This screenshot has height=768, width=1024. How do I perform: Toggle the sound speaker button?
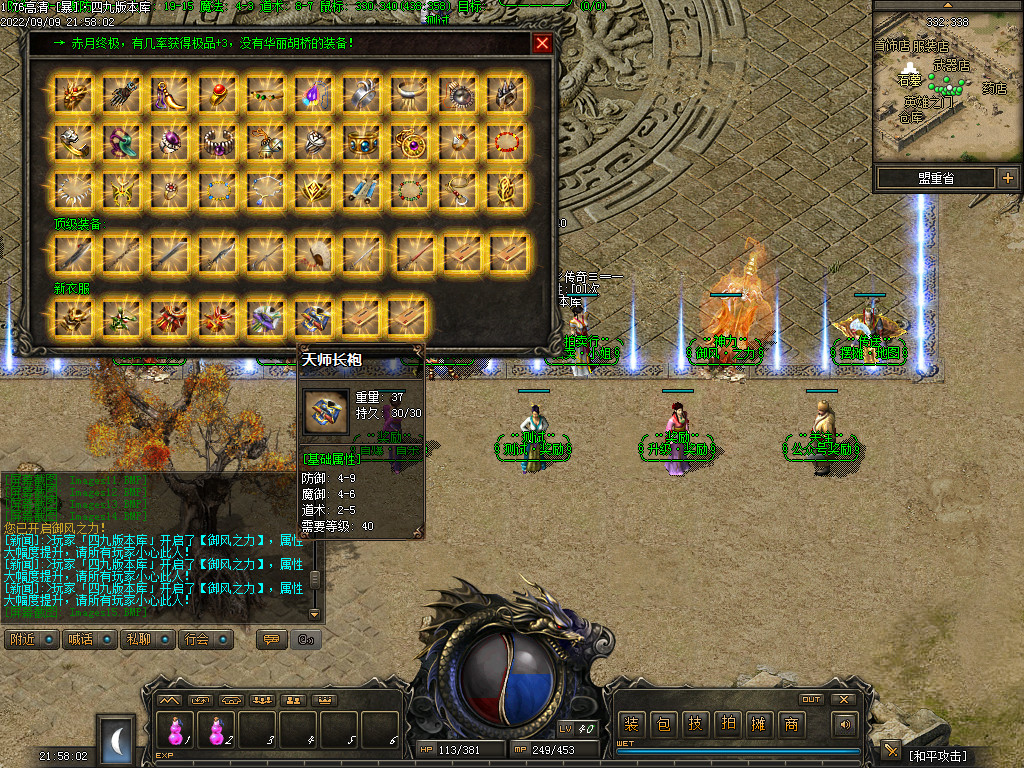pyautogui.click(x=846, y=724)
